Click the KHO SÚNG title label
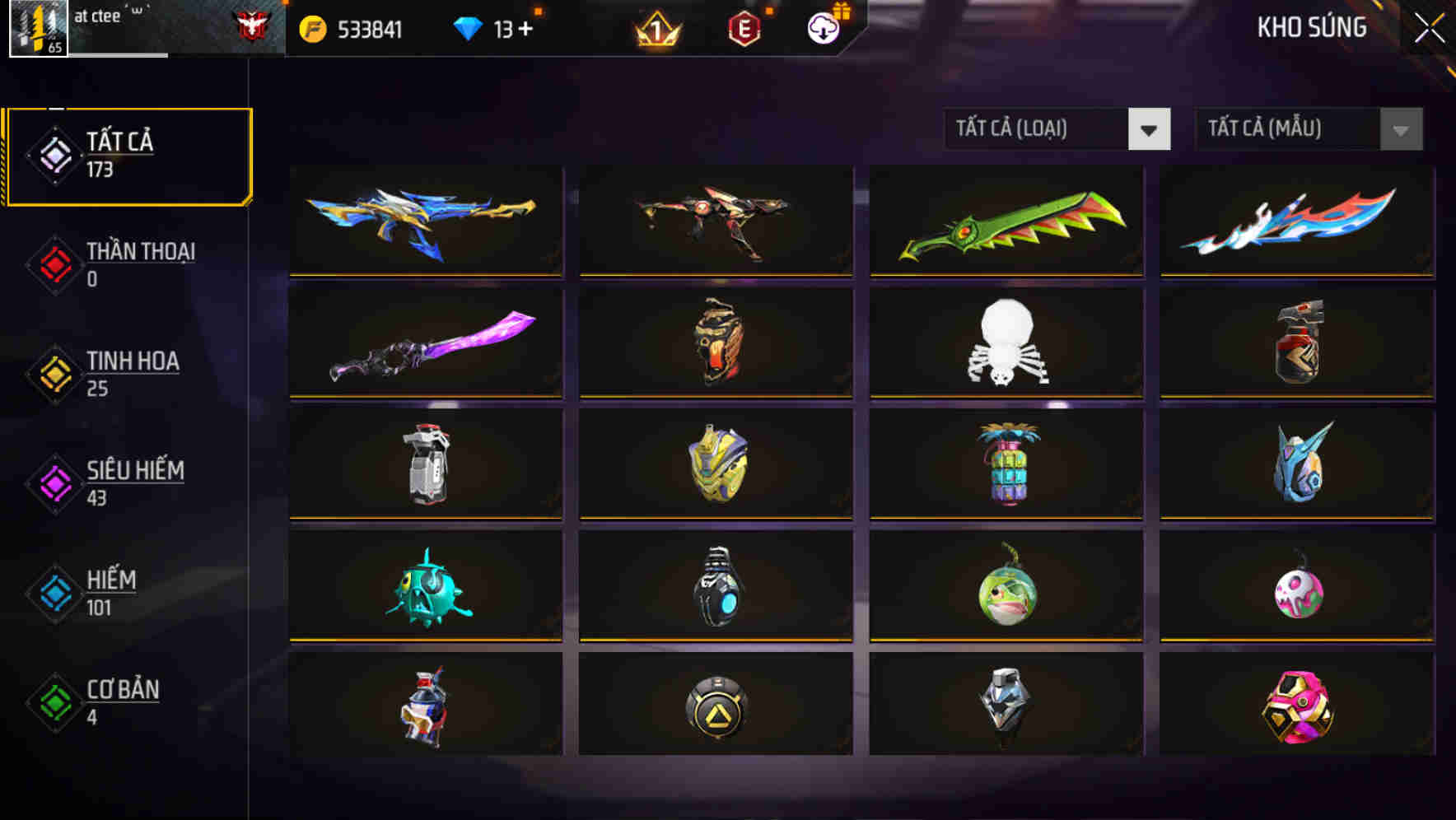Screen dimensions: 1456x820 (x=1313, y=27)
